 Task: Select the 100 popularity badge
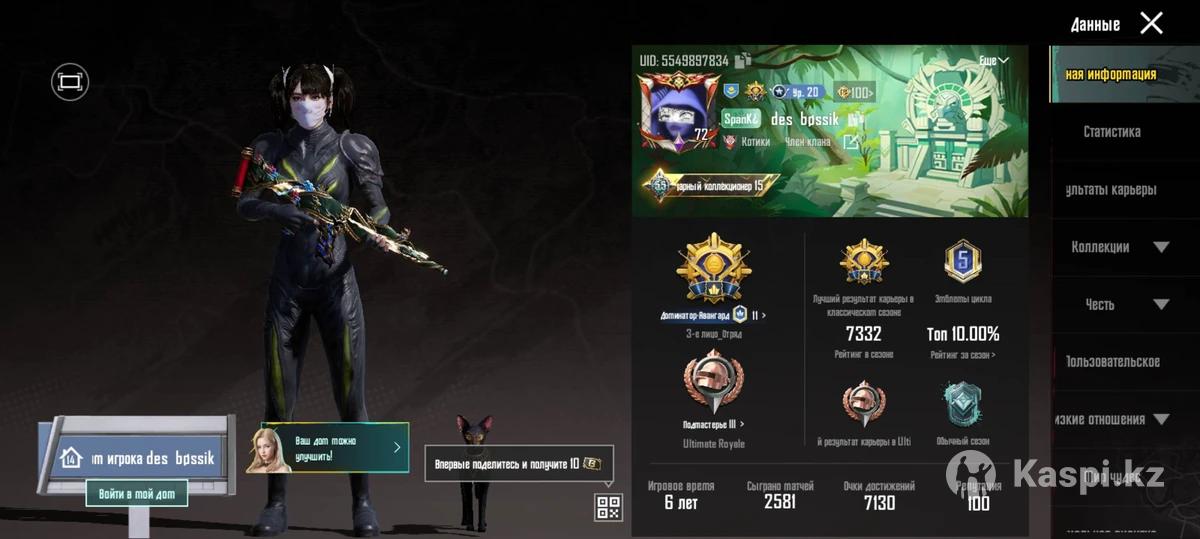[854, 93]
